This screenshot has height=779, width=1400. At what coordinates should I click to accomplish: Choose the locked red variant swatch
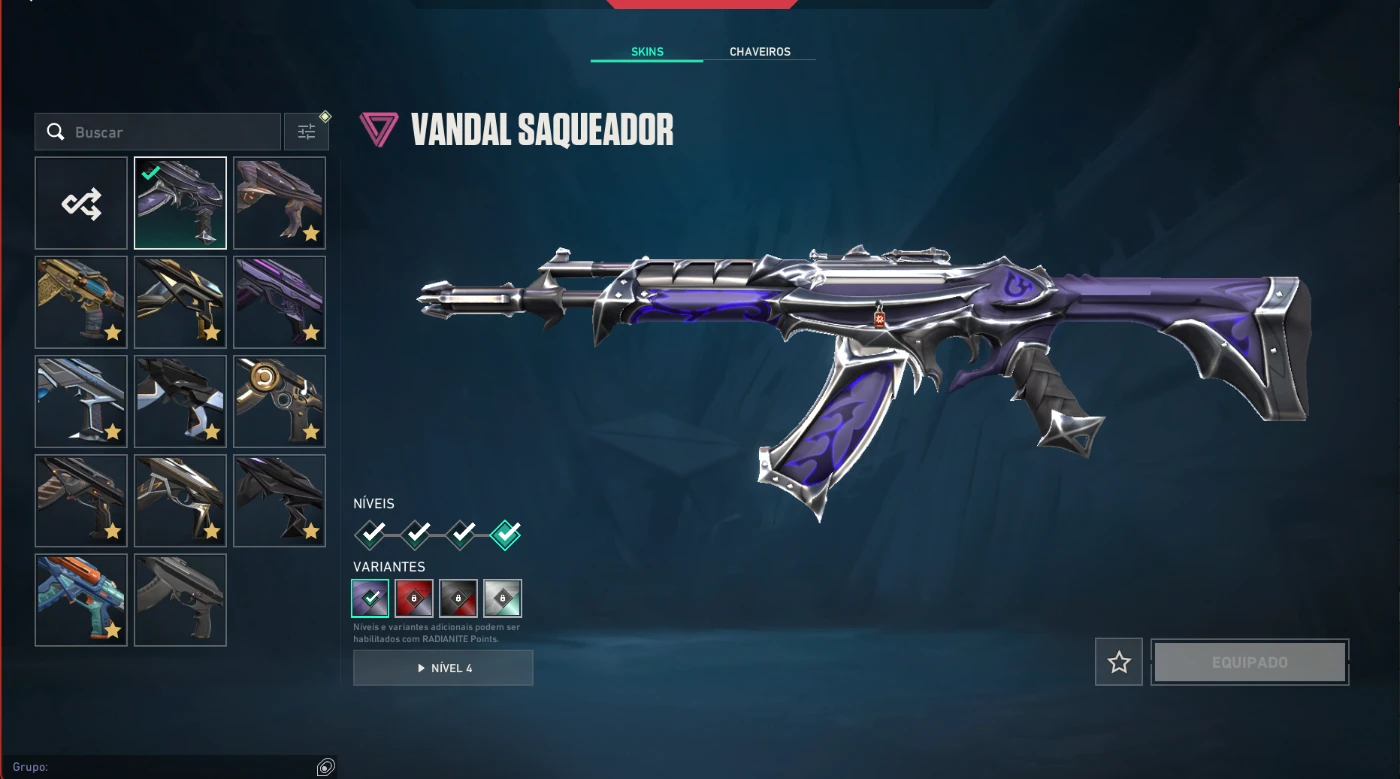[415, 598]
